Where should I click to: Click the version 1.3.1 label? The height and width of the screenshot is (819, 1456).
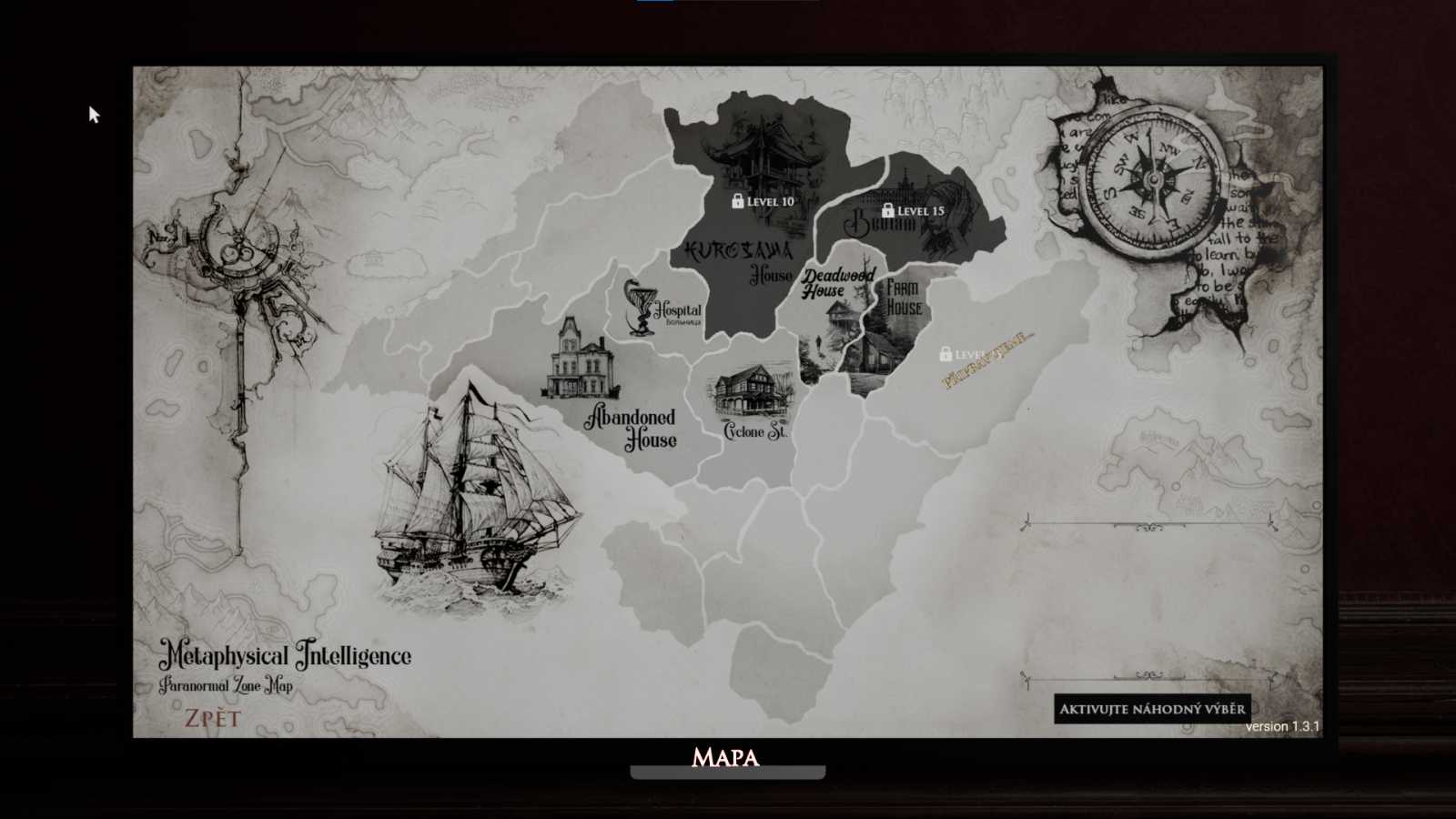[x=1283, y=726]
